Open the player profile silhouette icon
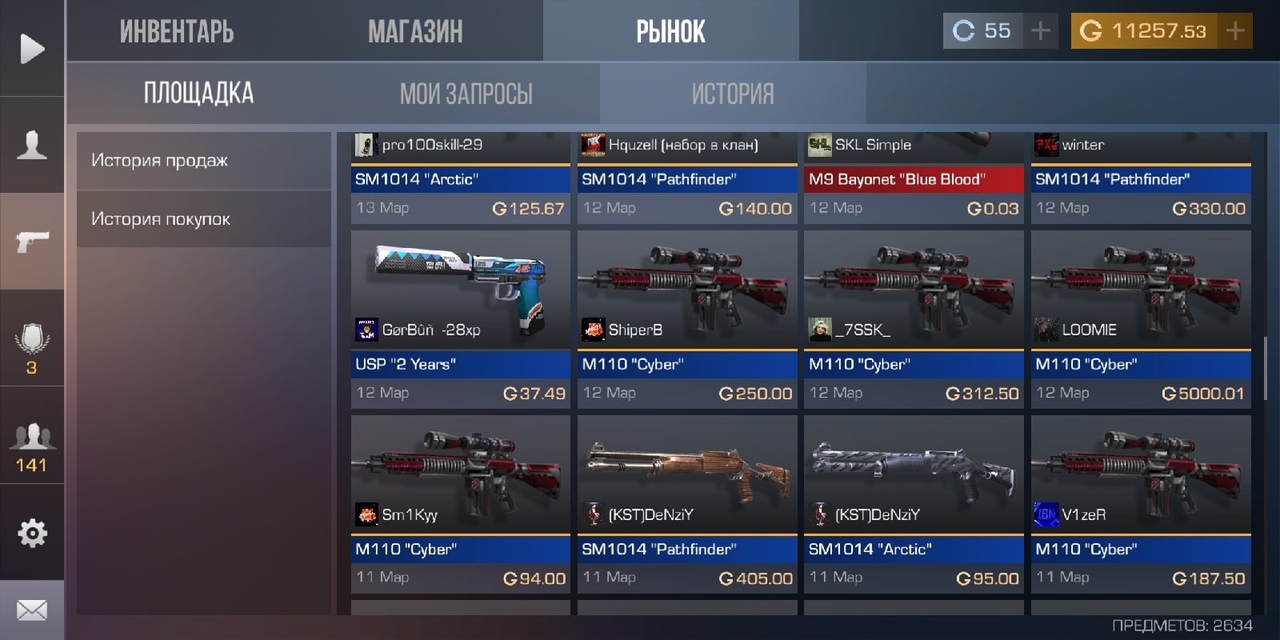This screenshot has height=640, width=1280. coord(32,146)
